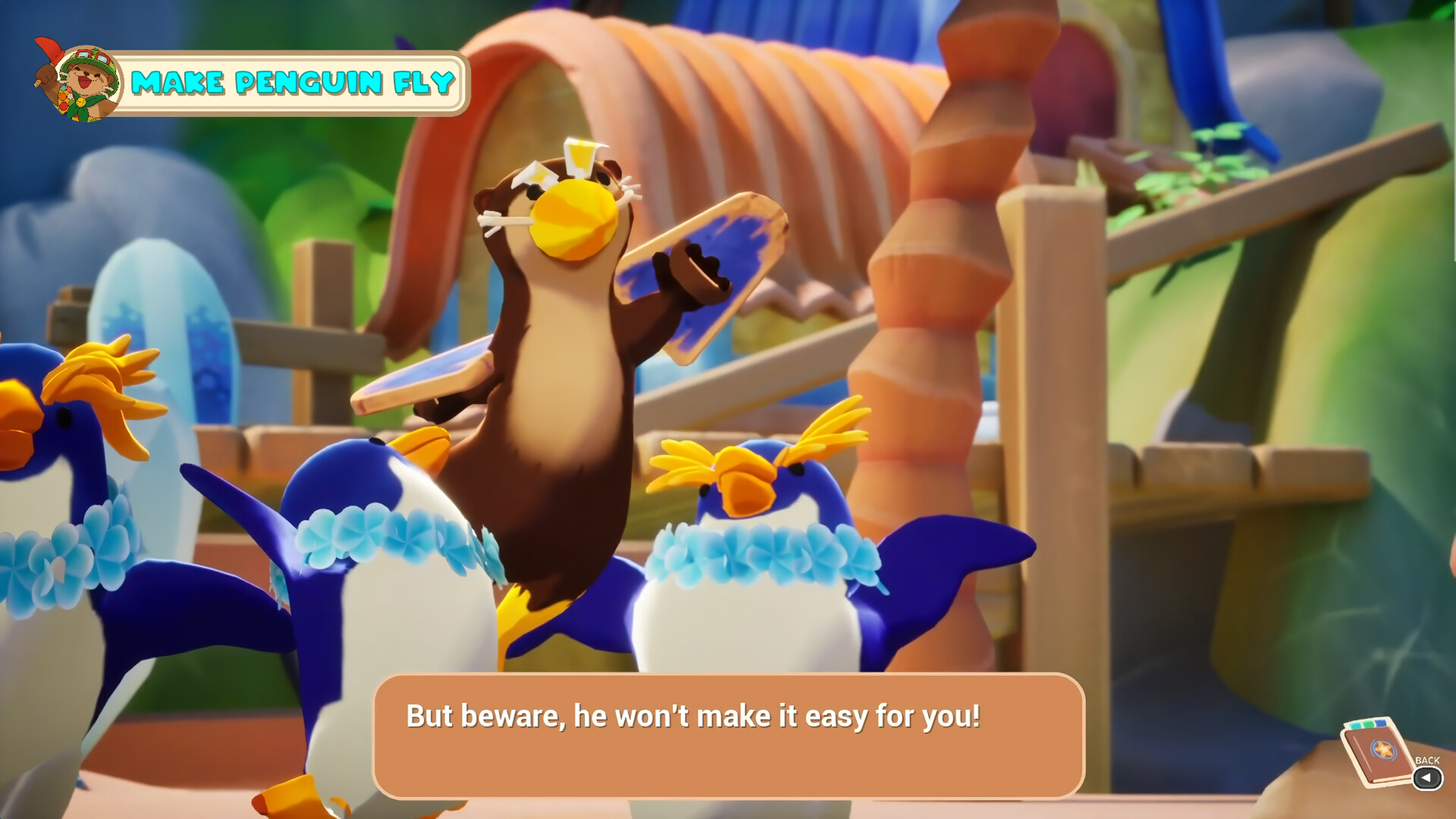Click the MAKE PENGUIN FLY quest banner
The image size is (1456, 819).
coord(292,83)
